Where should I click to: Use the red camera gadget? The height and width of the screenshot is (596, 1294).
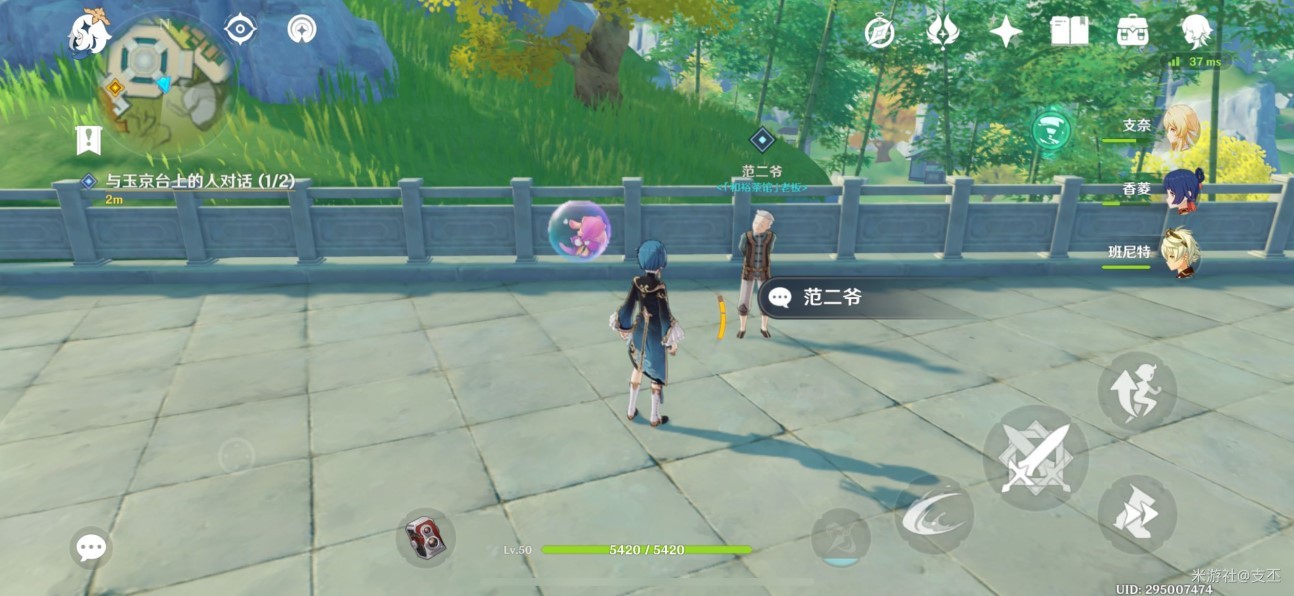coord(426,538)
